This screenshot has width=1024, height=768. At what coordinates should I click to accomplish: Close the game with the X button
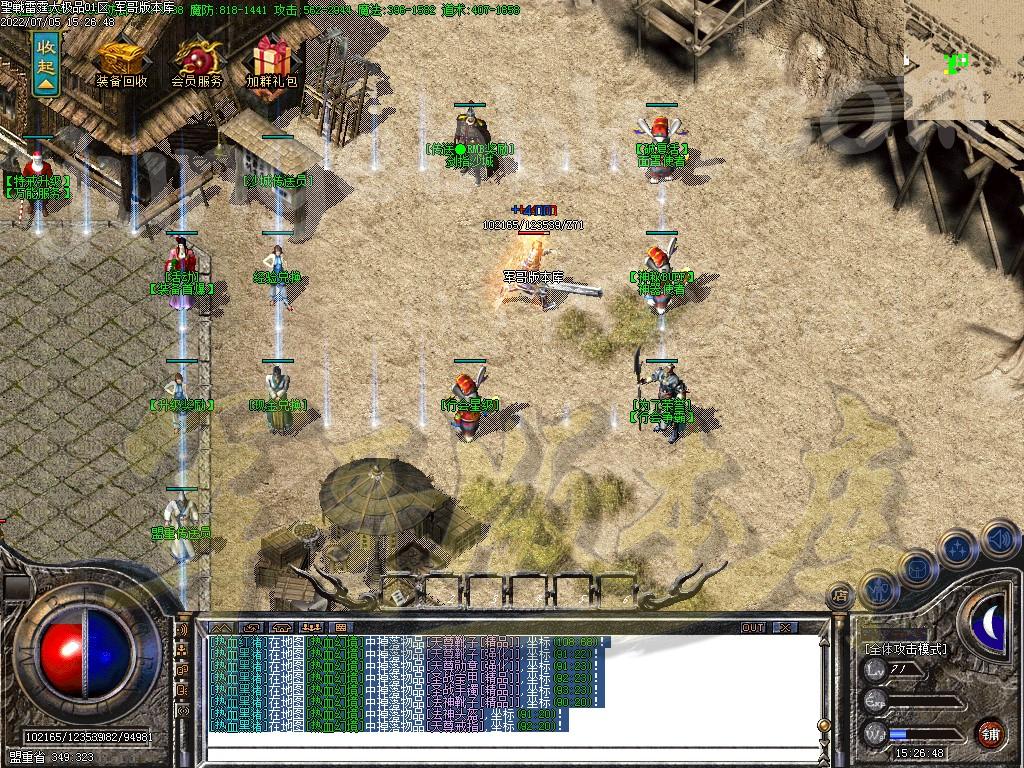[786, 627]
